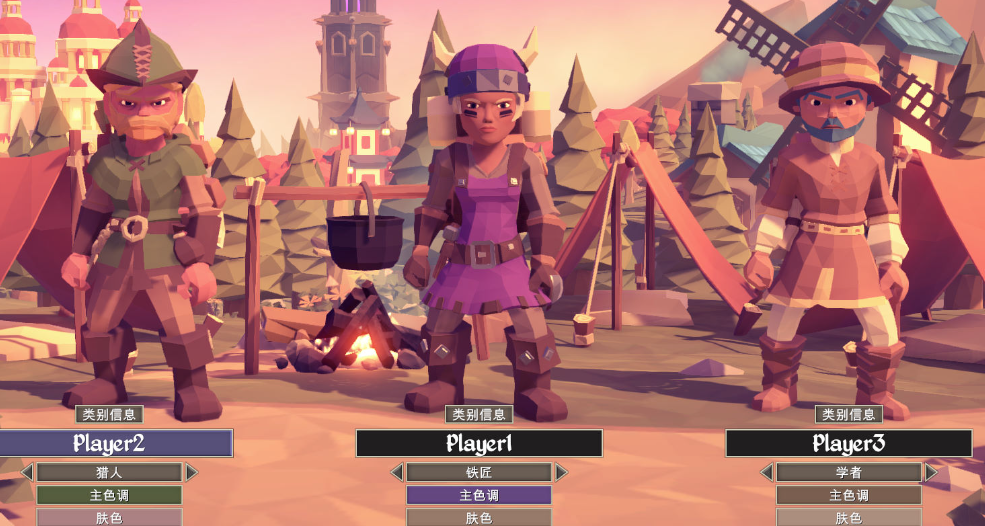The image size is (985, 526).
Task: Change Player3's 肤色 skin tone
Action: [849, 517]
